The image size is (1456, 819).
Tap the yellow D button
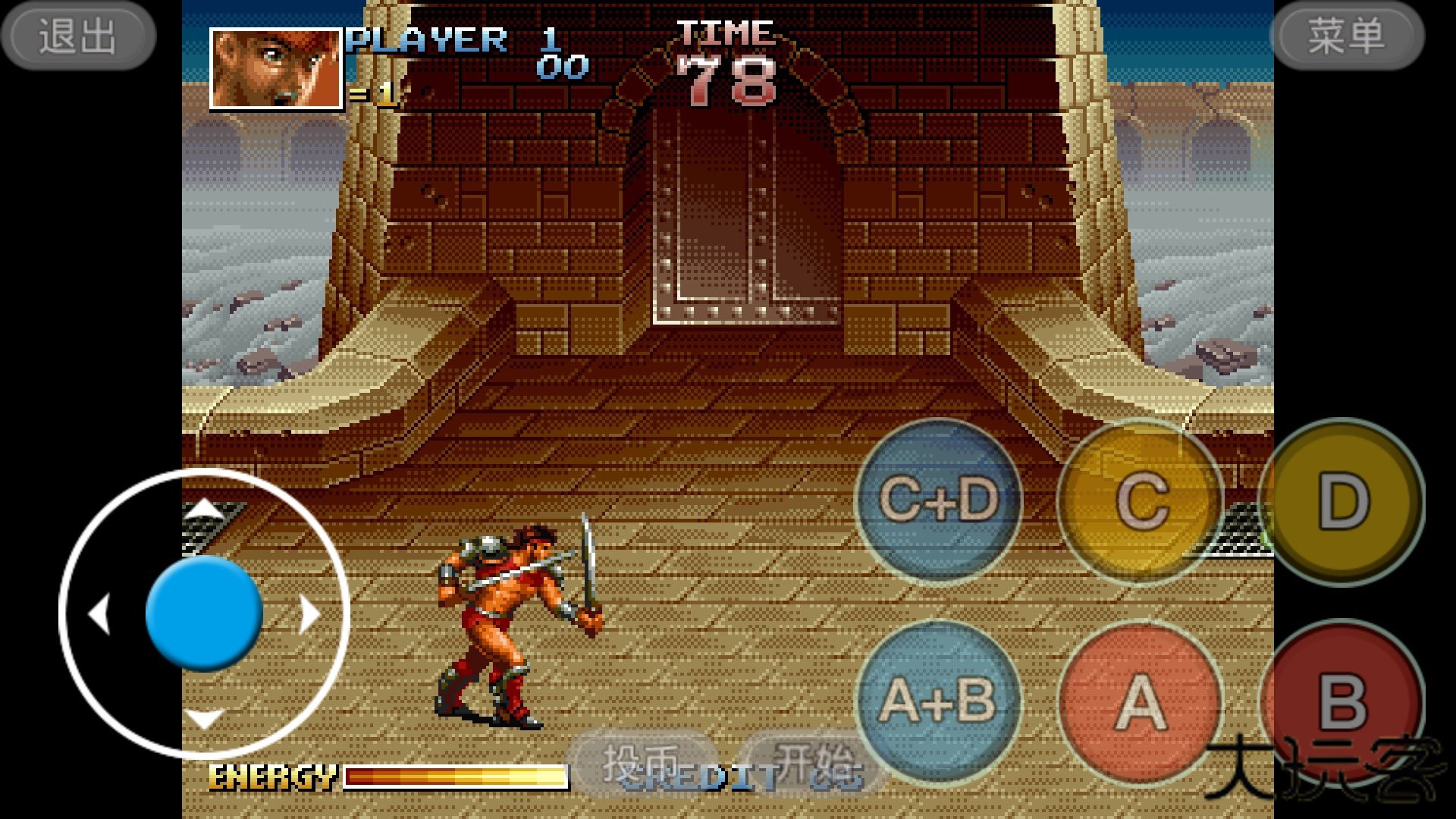point(1343,500)
